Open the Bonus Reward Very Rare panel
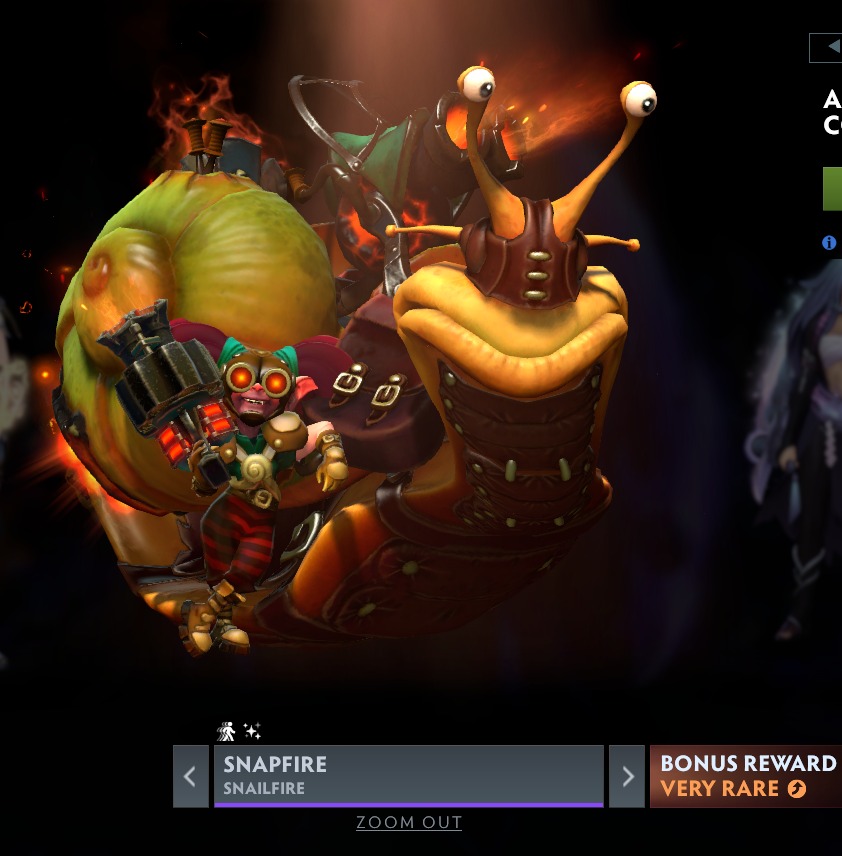This screenshot has width=842, height=856. tap(746, 776)
